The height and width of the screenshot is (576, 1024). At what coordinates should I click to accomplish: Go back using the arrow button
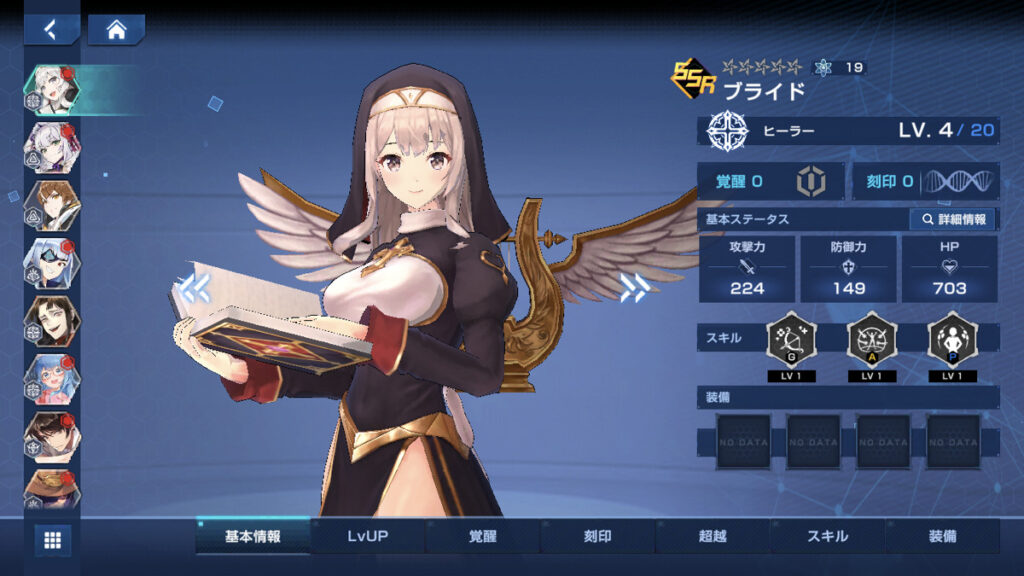52,29
